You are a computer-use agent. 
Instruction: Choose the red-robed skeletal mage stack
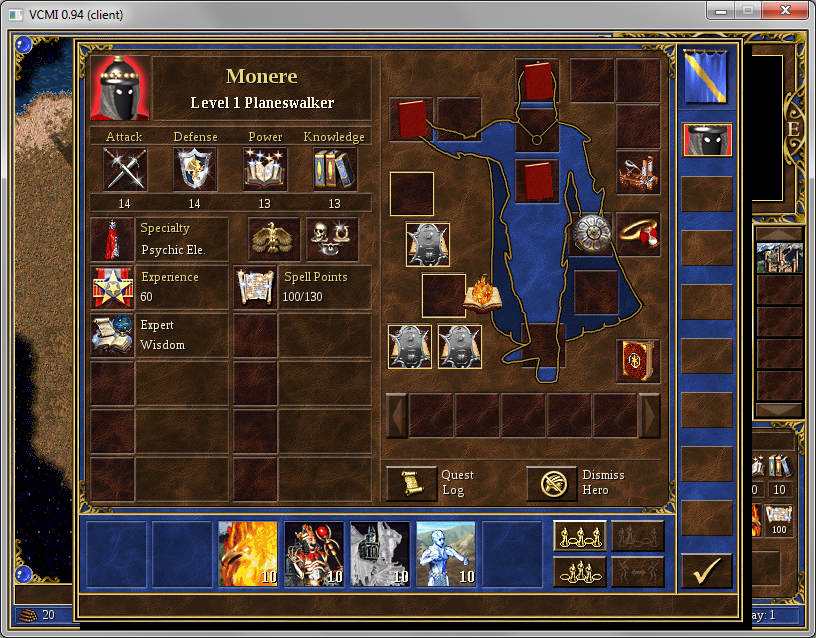314,552
